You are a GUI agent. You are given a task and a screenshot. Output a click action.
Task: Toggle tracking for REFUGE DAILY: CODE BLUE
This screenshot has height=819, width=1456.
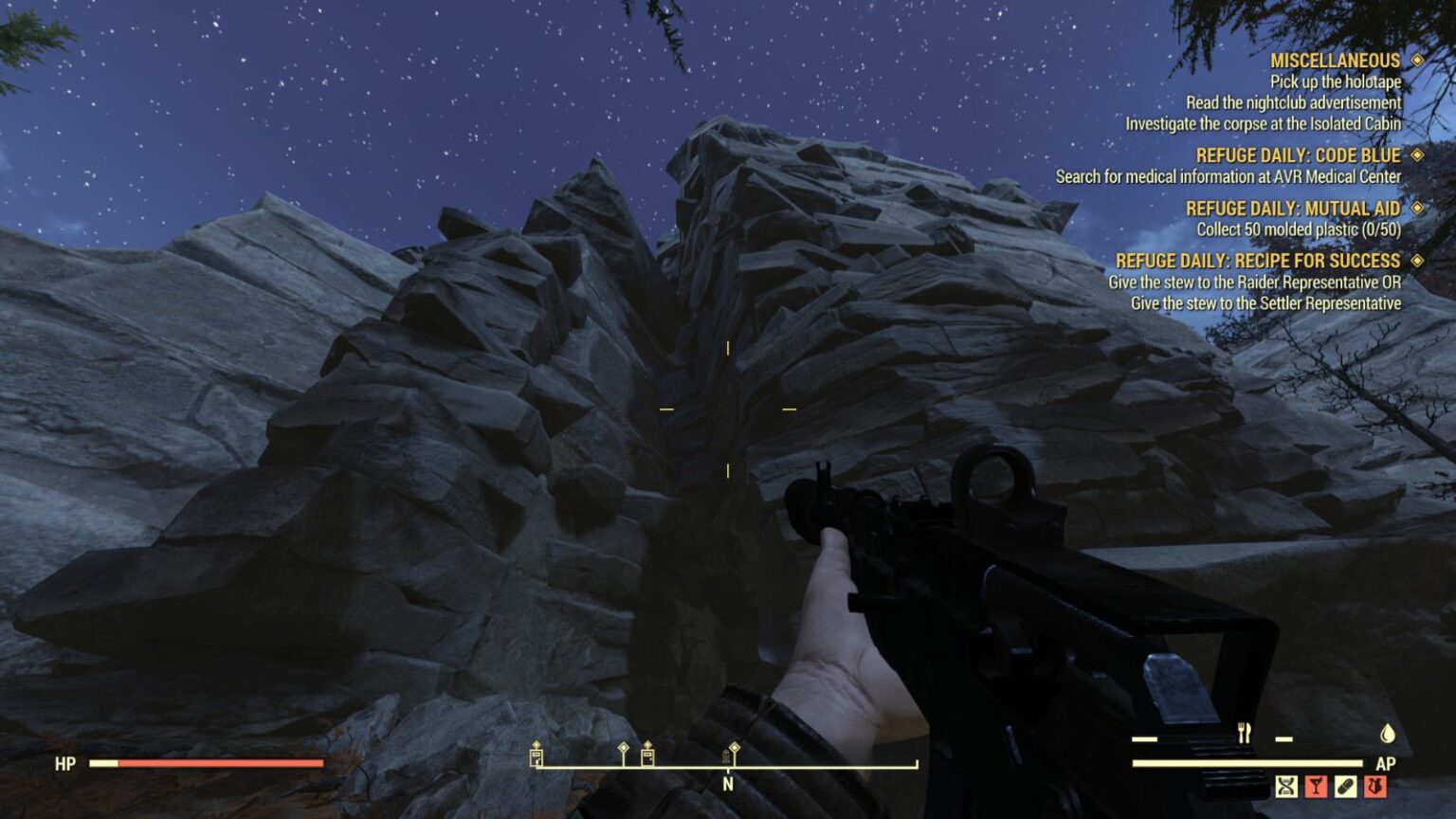(x=1416, y=155)
